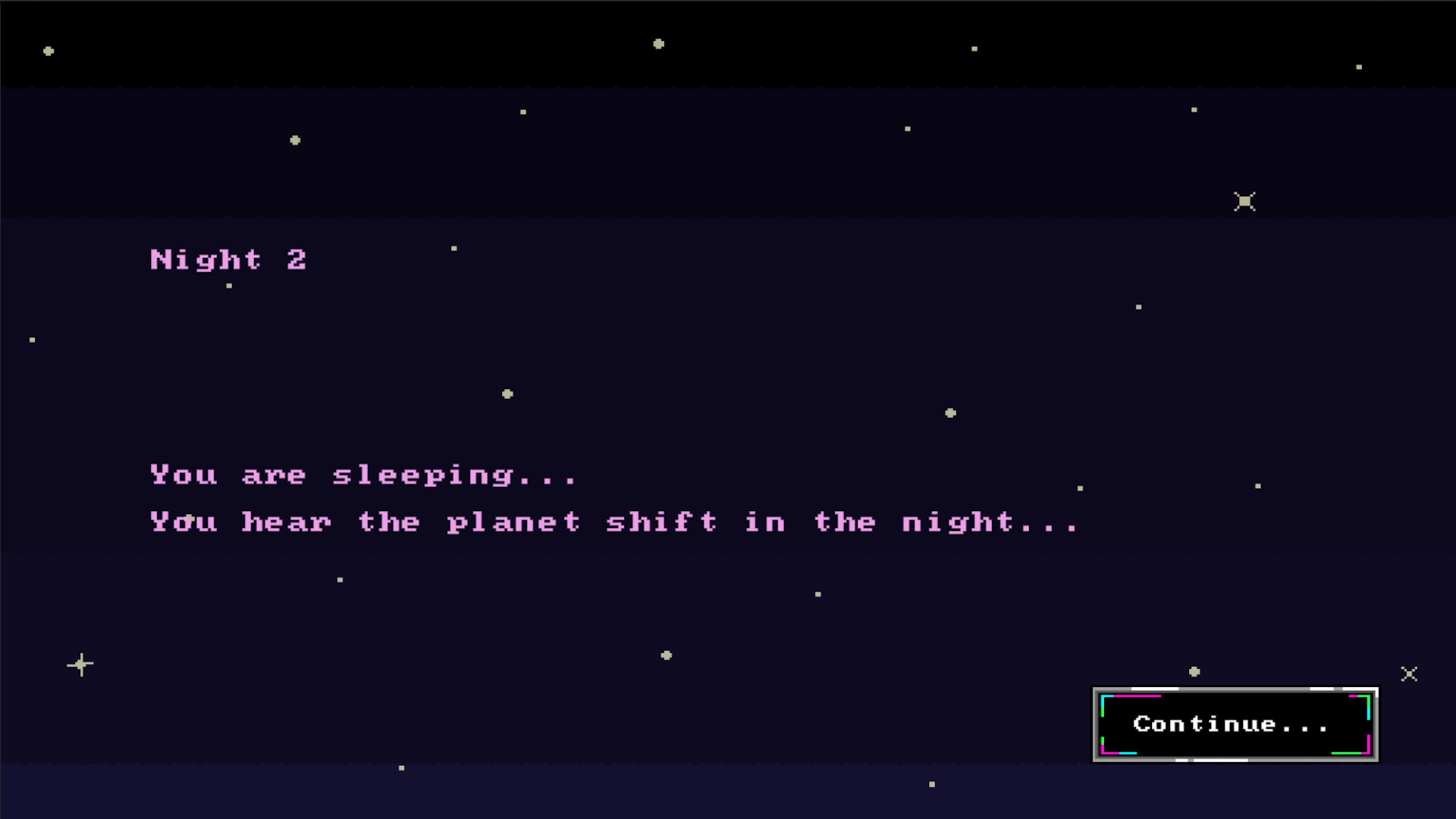Select the lone star near the left screen edge
The image size is (1456, 819).
click(31, 339)
